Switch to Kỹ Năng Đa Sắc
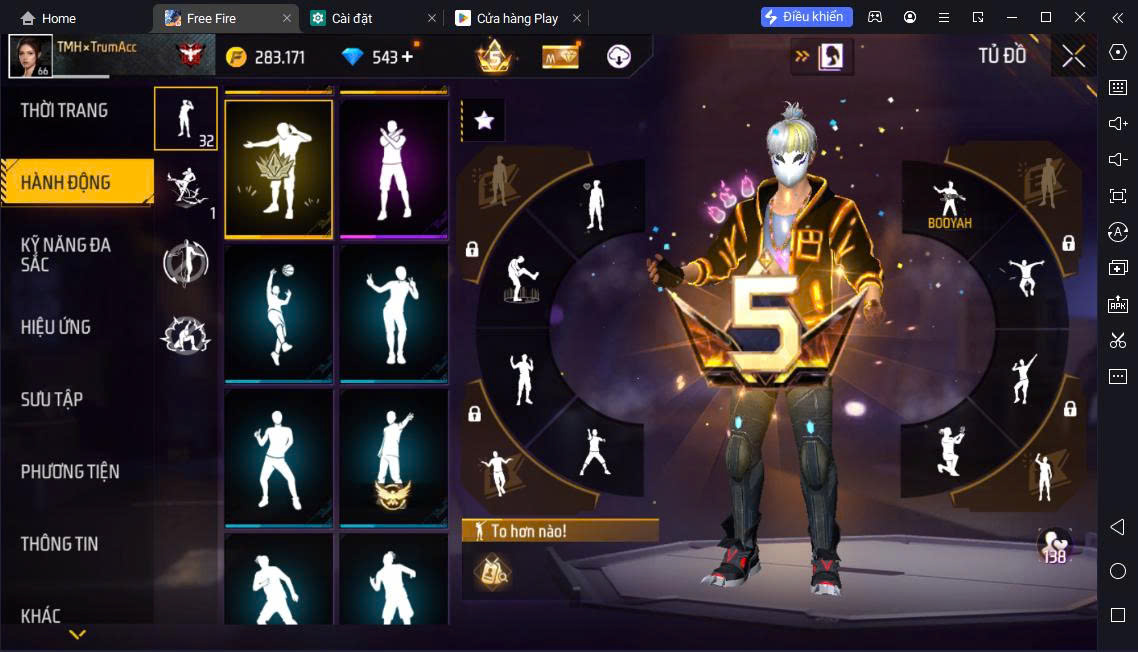Screen dimensions: 1138x652 click(x=66, y=254)
